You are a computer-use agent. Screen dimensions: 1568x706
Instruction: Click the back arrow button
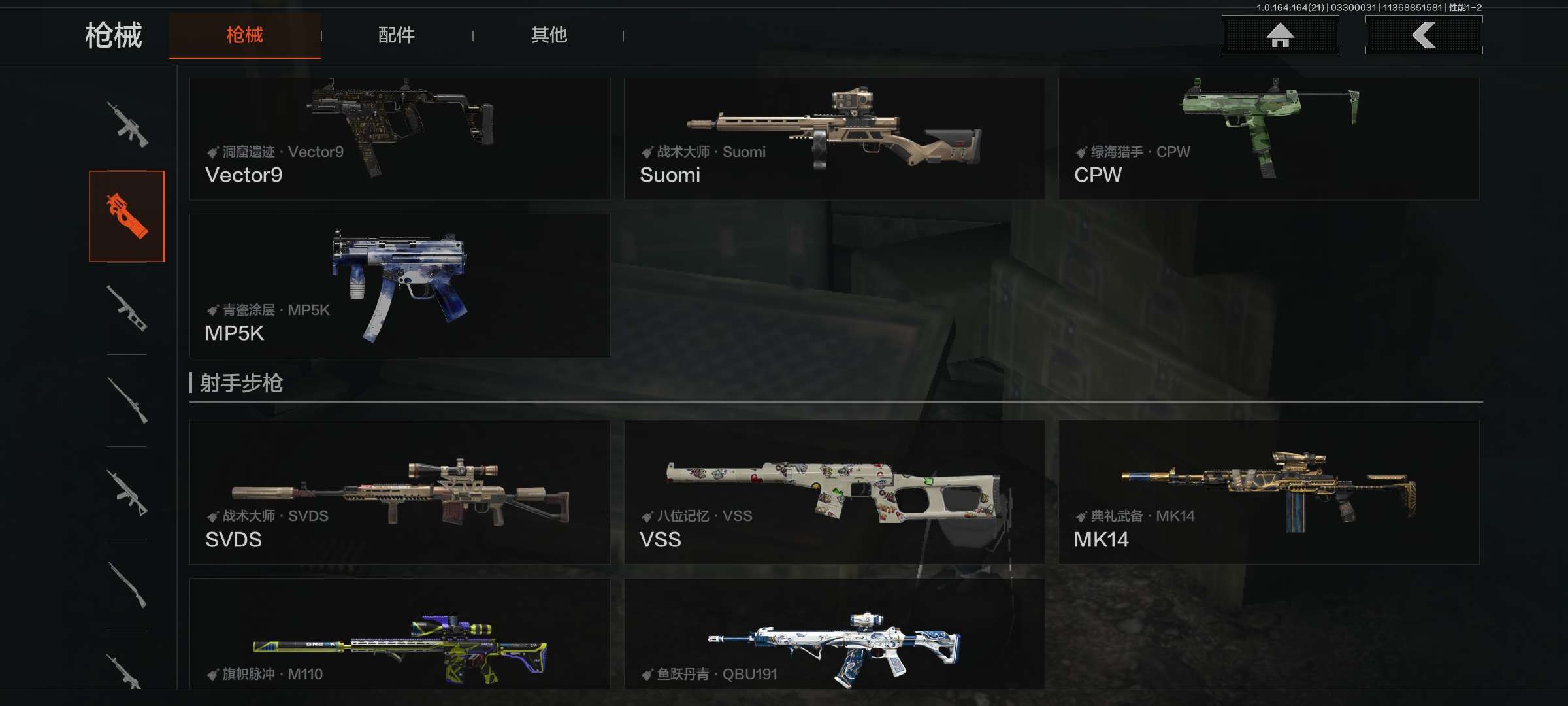click(1424, 35)
